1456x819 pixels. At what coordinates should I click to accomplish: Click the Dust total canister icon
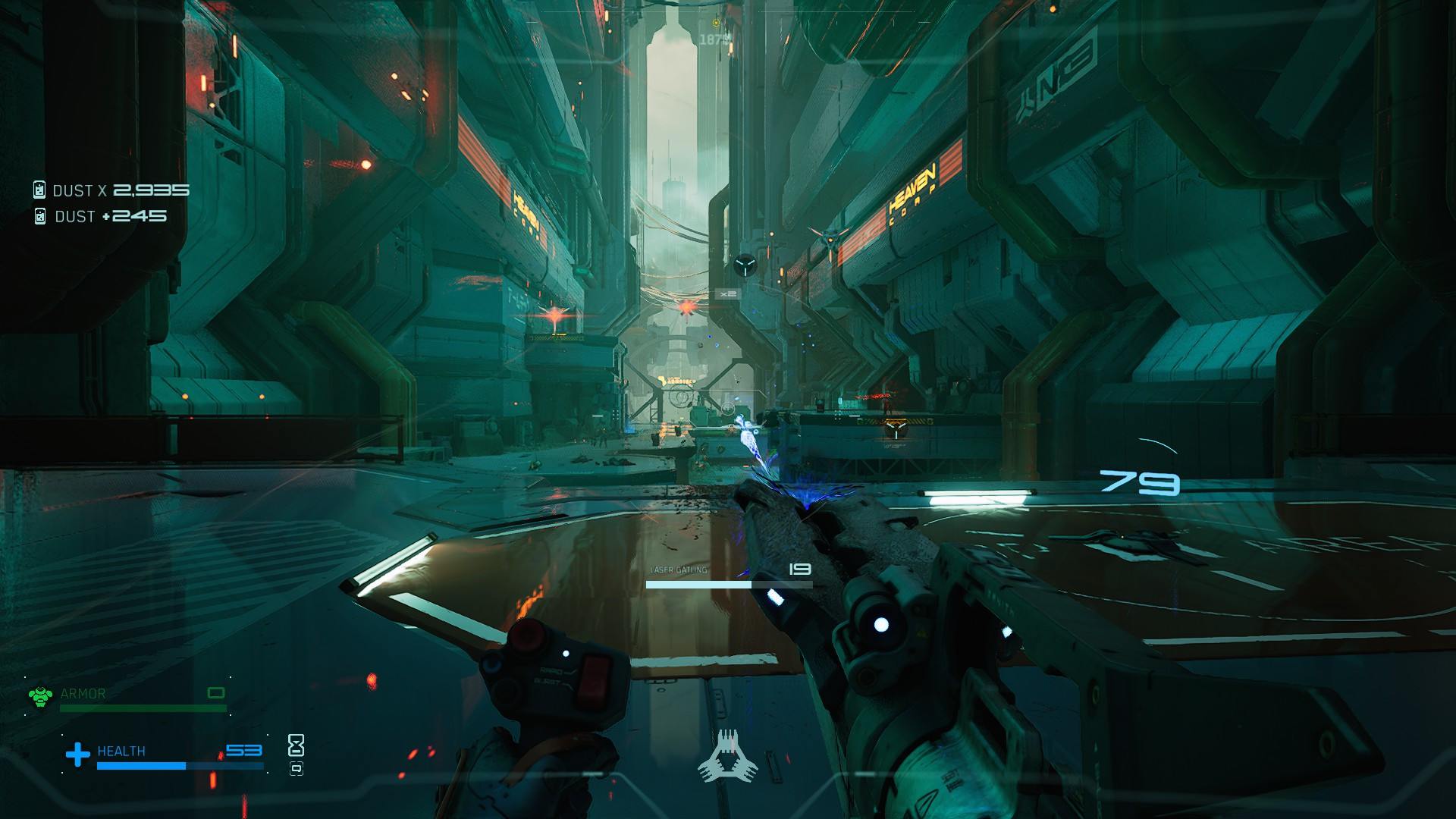point(39,190)
